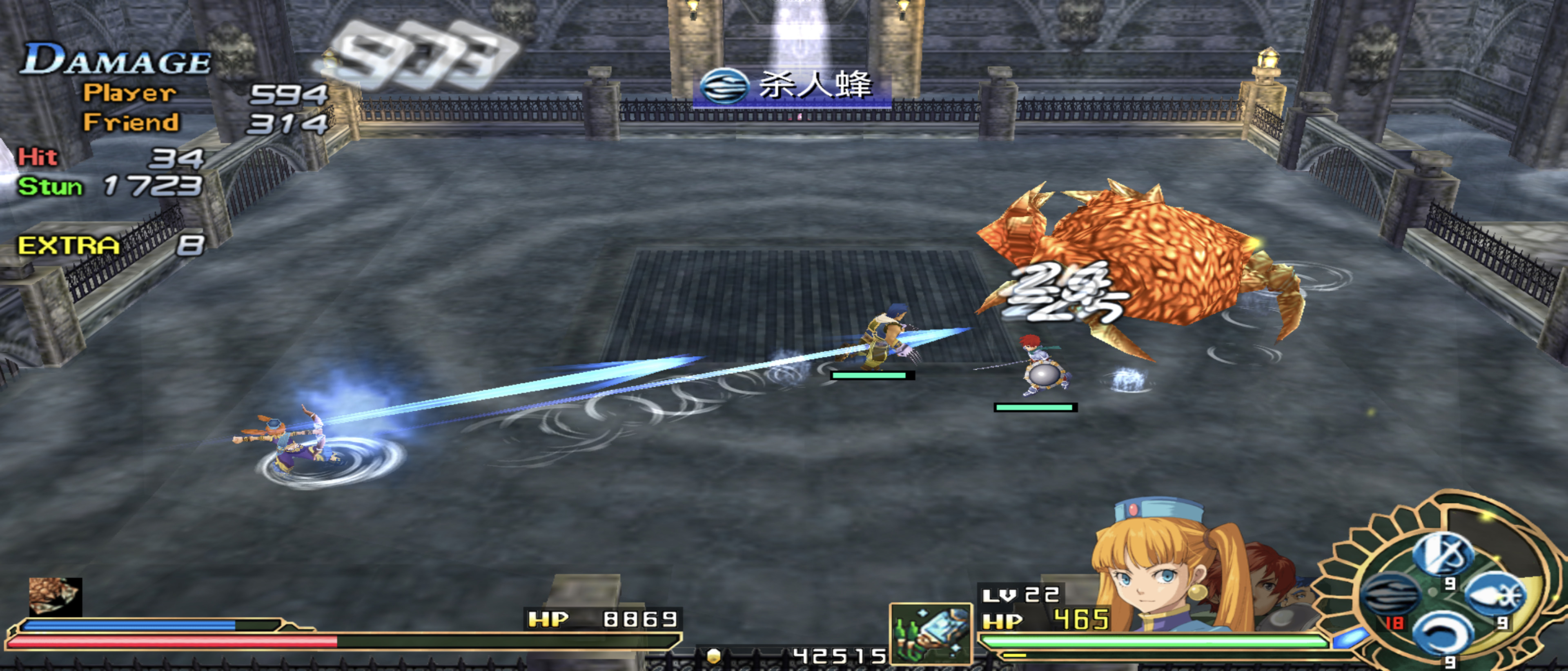Open the potion item quick slot
The image size is (1568, 671).
pos(930,633)
